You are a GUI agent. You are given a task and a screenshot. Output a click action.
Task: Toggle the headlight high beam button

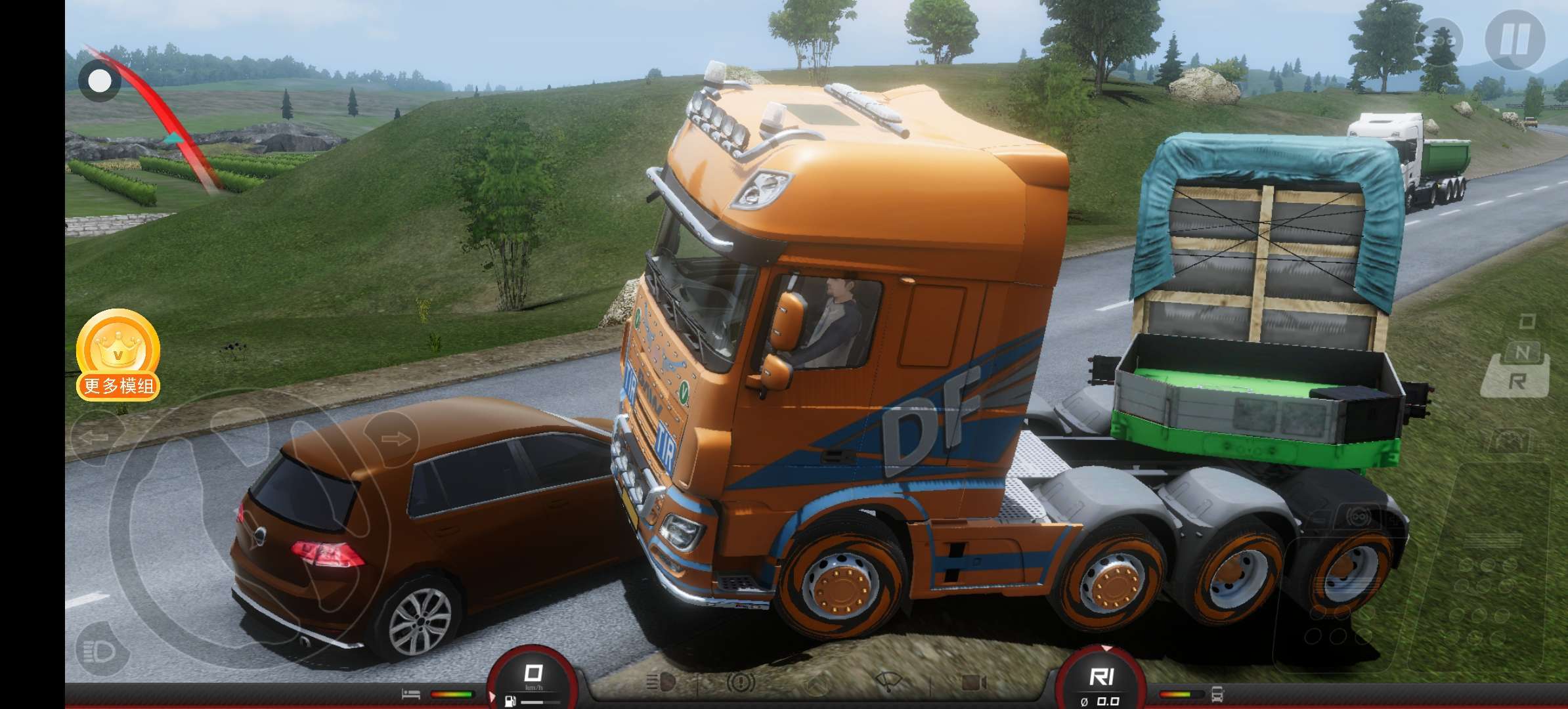[100, 651]
